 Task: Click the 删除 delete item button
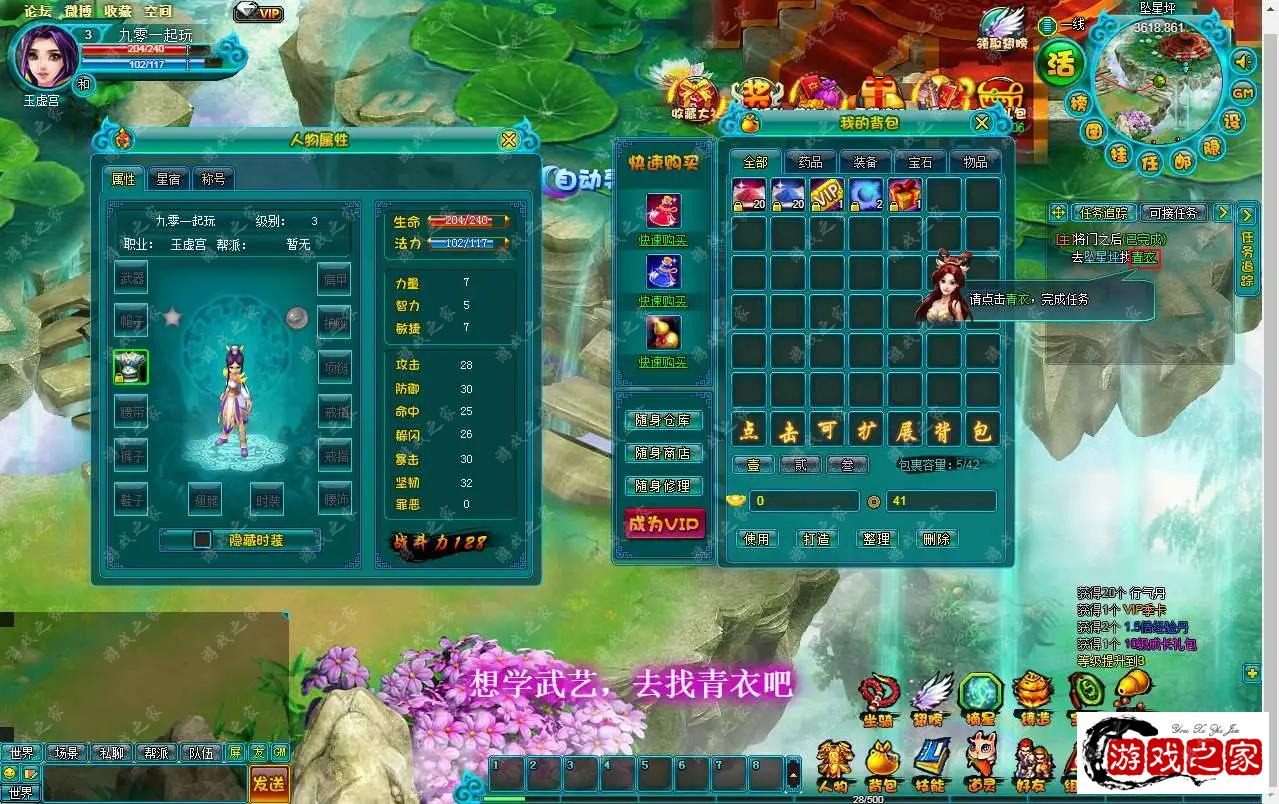click(936, 539)
